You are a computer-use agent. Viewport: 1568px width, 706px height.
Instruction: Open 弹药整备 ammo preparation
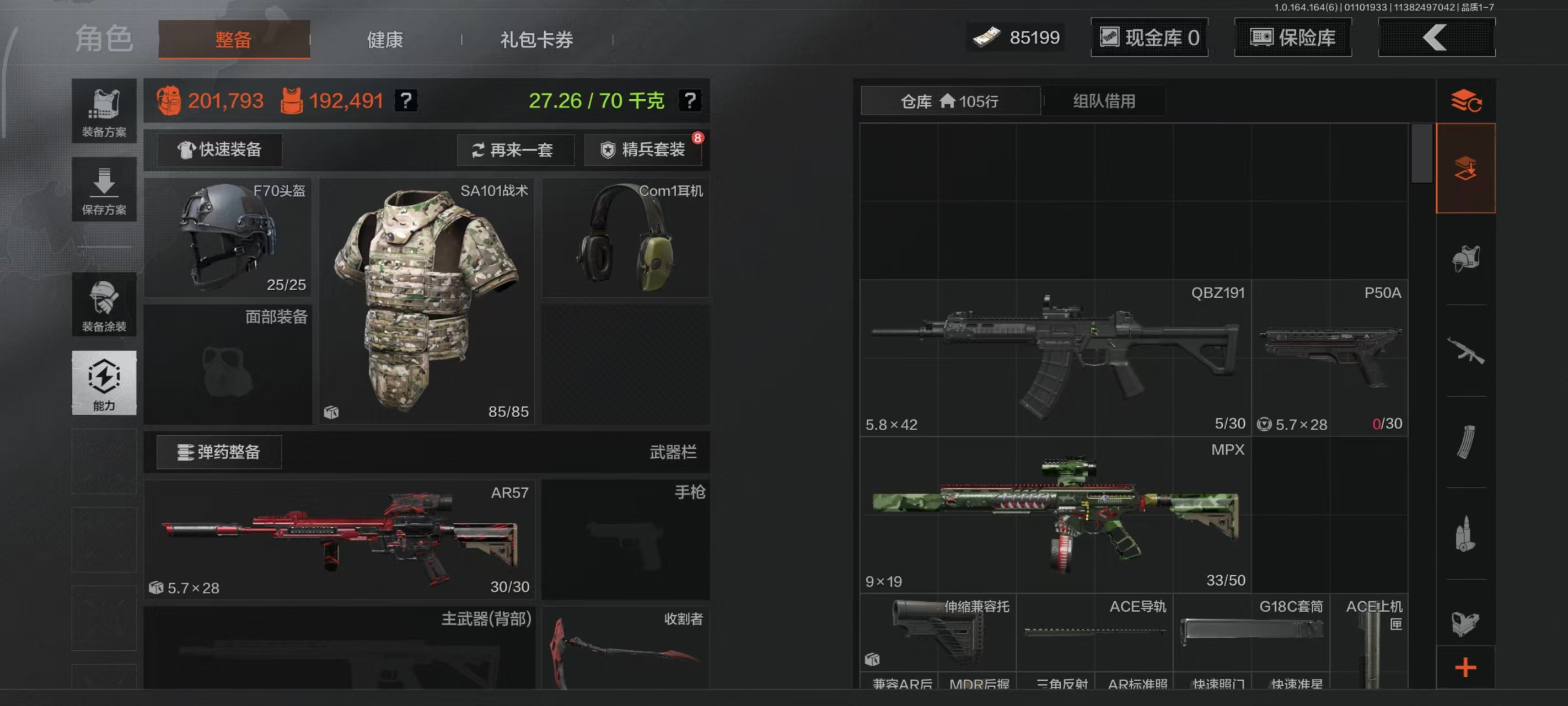point(220,453)
